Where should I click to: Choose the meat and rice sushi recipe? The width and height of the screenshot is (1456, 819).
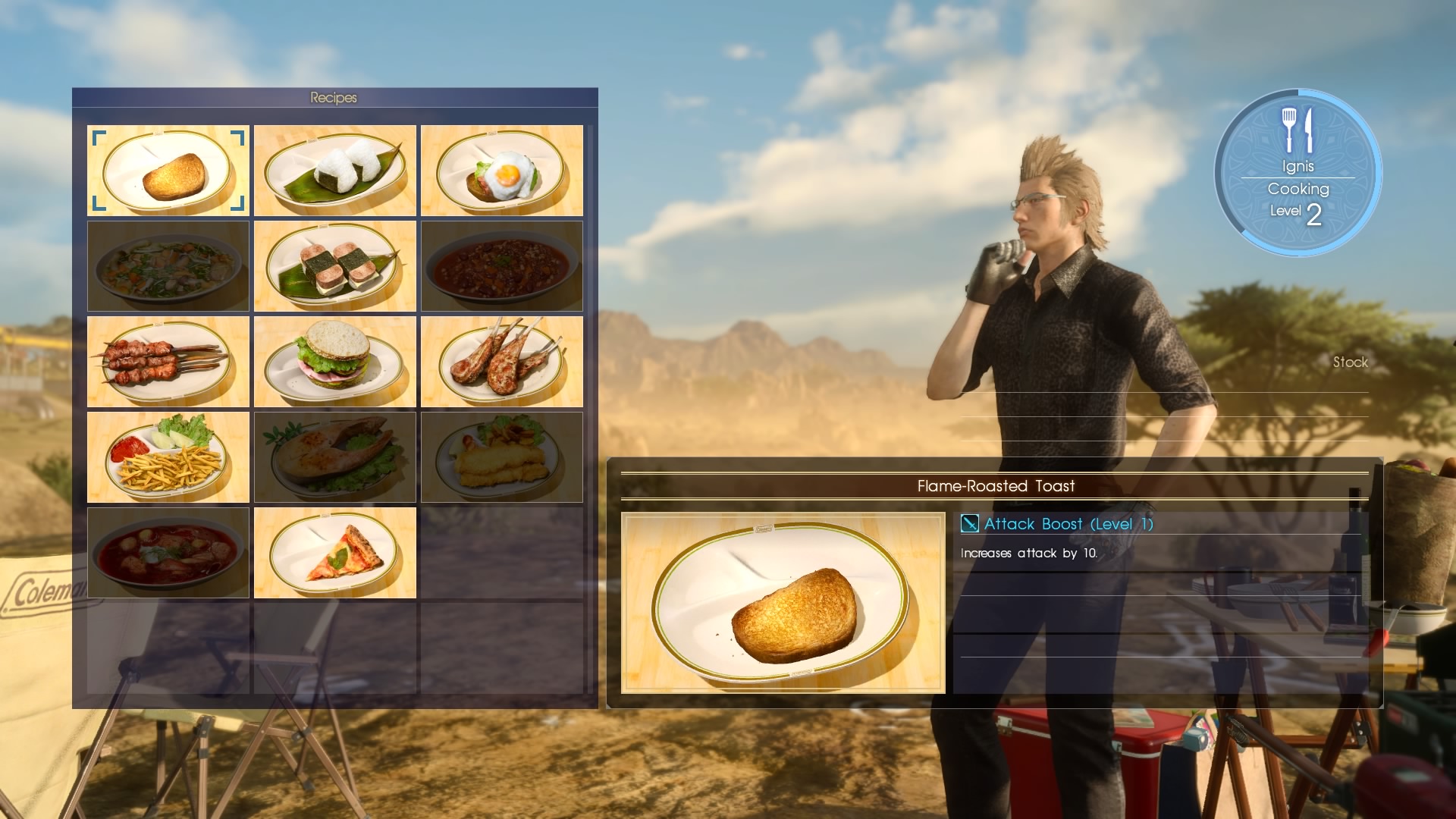(x=335, y=266)
